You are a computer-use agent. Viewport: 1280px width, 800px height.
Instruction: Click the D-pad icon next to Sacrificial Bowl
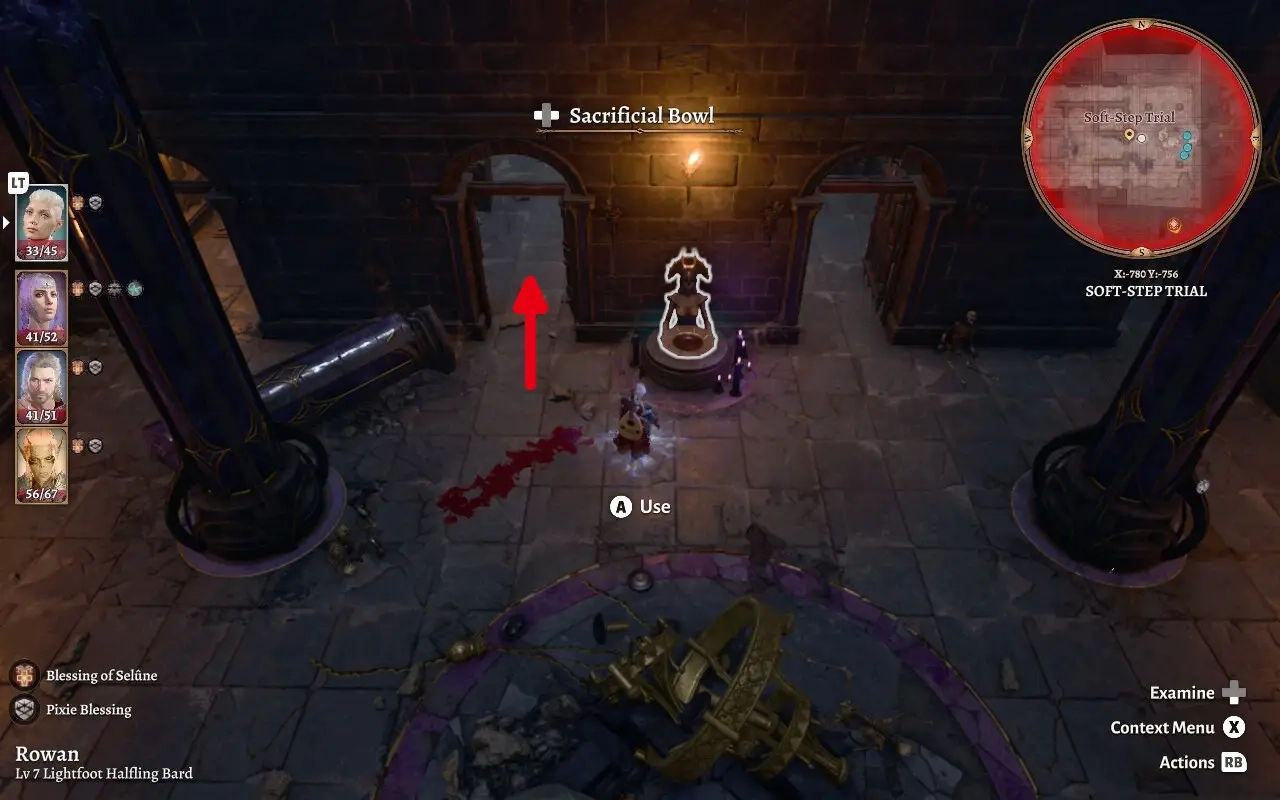pos(545,115)
